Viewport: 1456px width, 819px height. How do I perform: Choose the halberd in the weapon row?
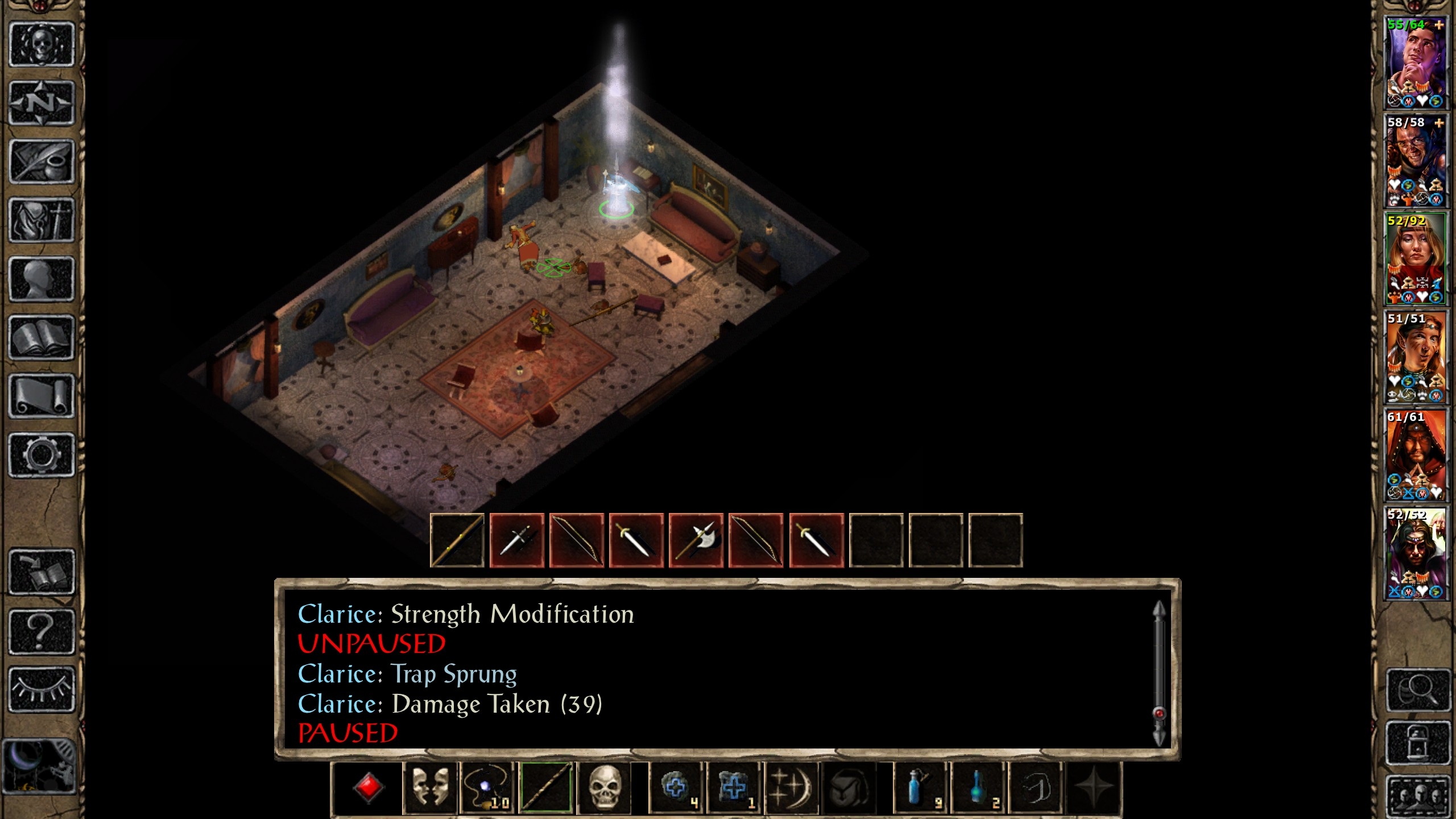pos(696,540)
